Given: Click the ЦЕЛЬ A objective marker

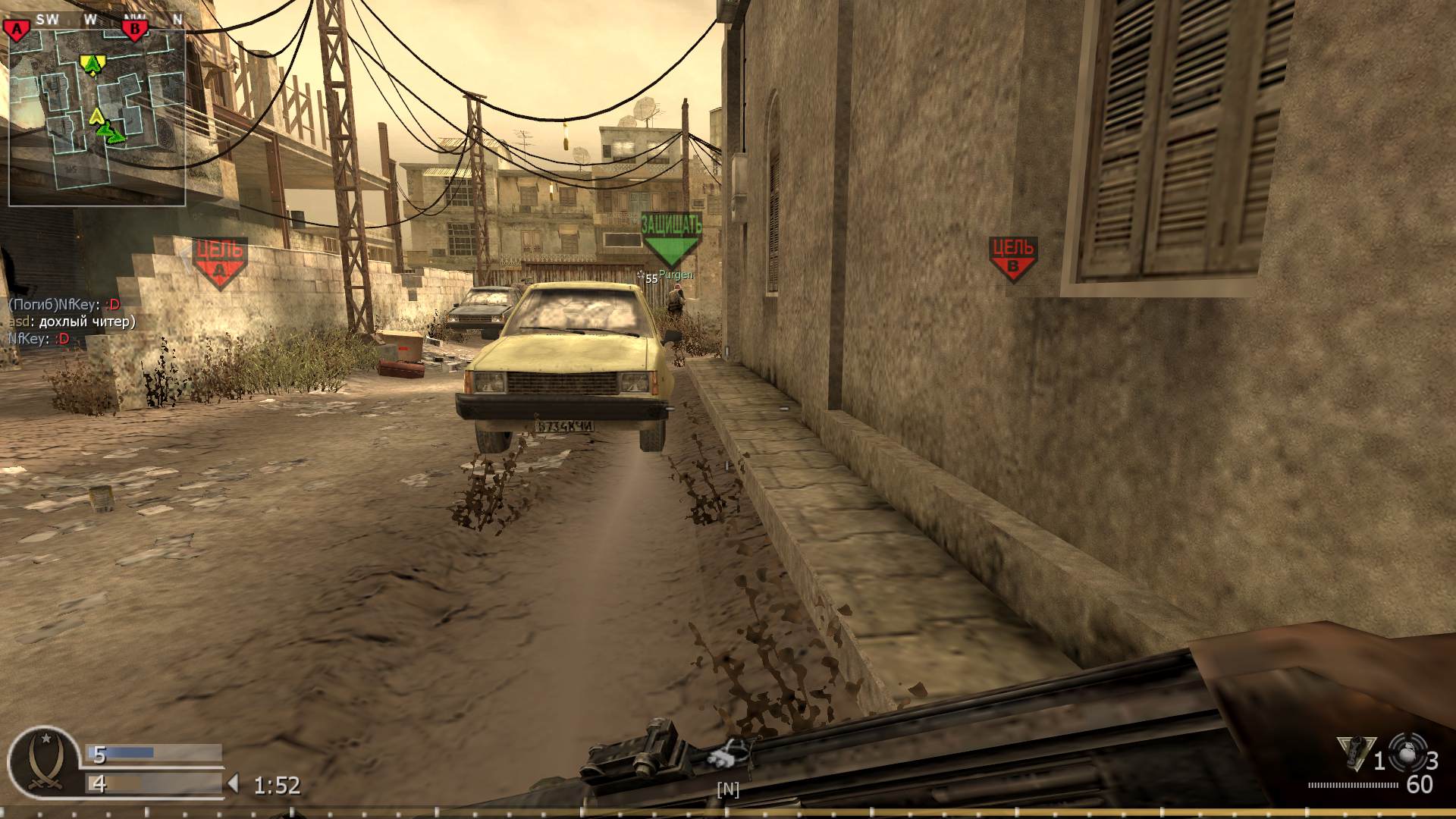Looking at the screenshot, I should pyautogui.click(x=220, y=254).
